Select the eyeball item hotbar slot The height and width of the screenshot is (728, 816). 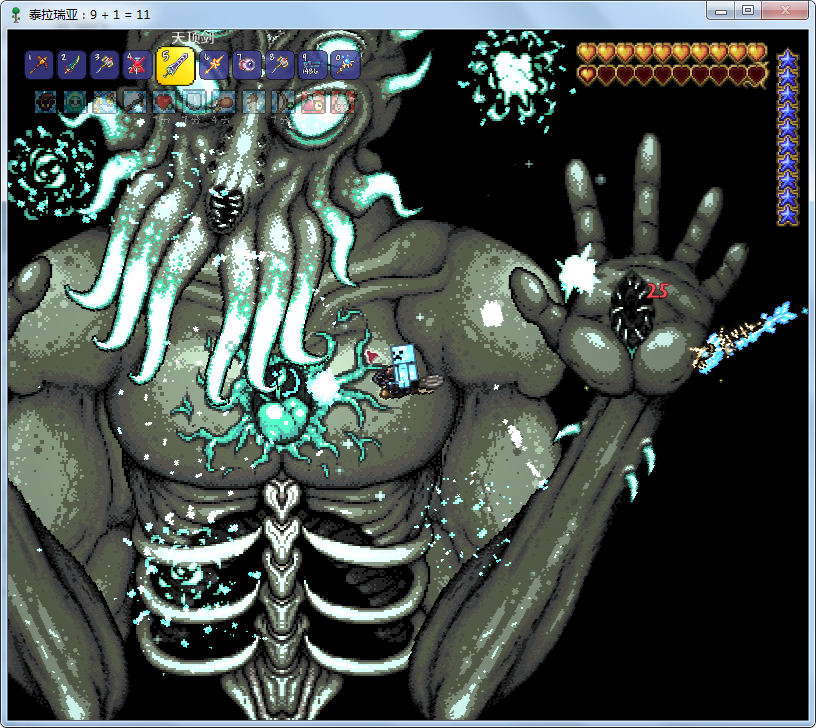(247, 65)
